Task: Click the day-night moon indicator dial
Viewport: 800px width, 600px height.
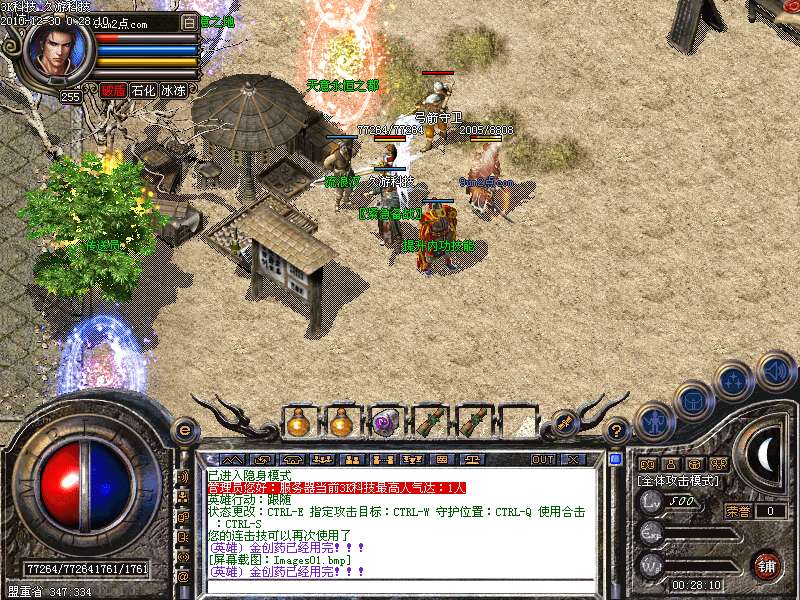Action: [765, 455]
